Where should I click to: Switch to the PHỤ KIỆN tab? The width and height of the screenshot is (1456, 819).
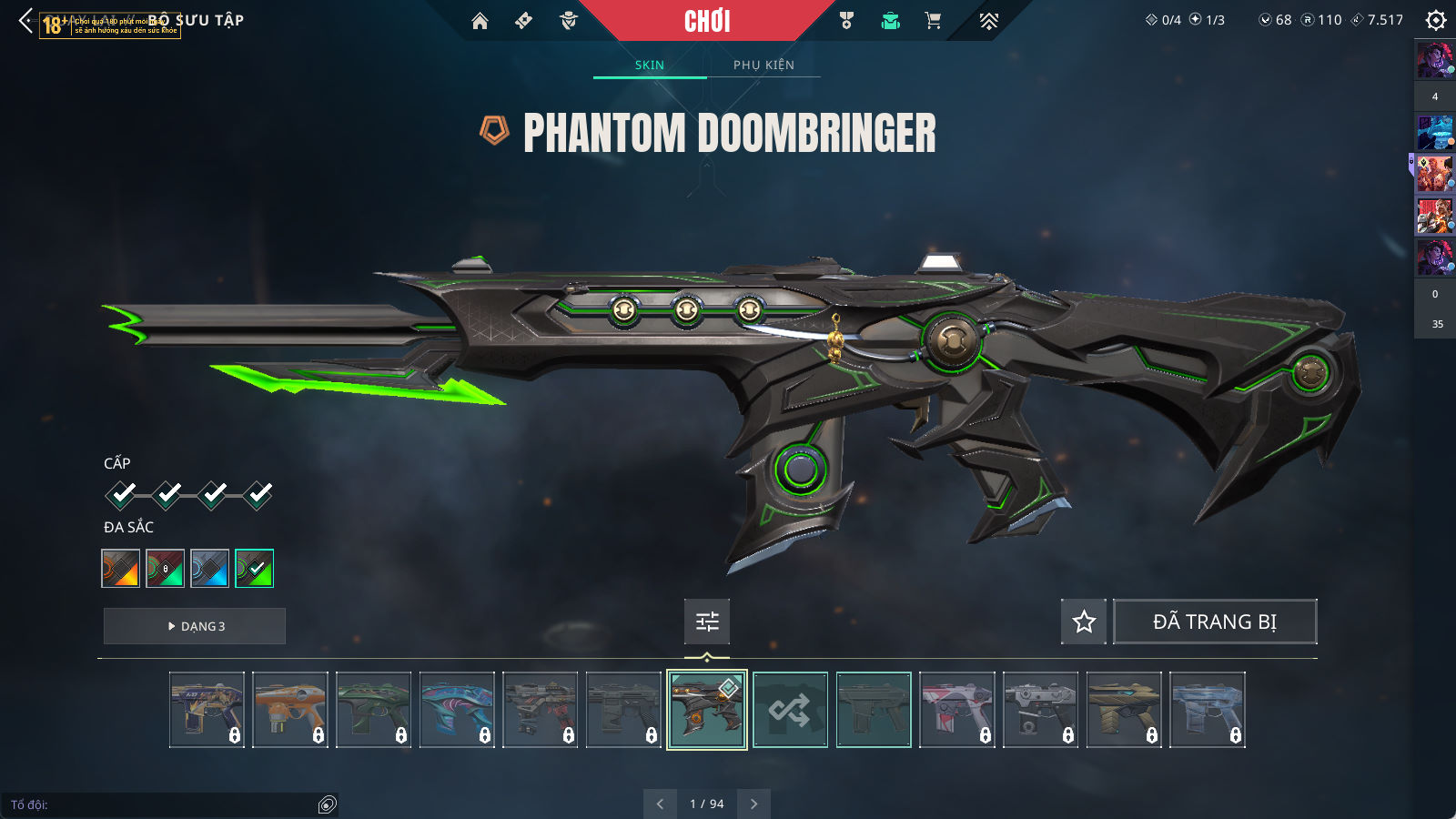tap(763, 65)
